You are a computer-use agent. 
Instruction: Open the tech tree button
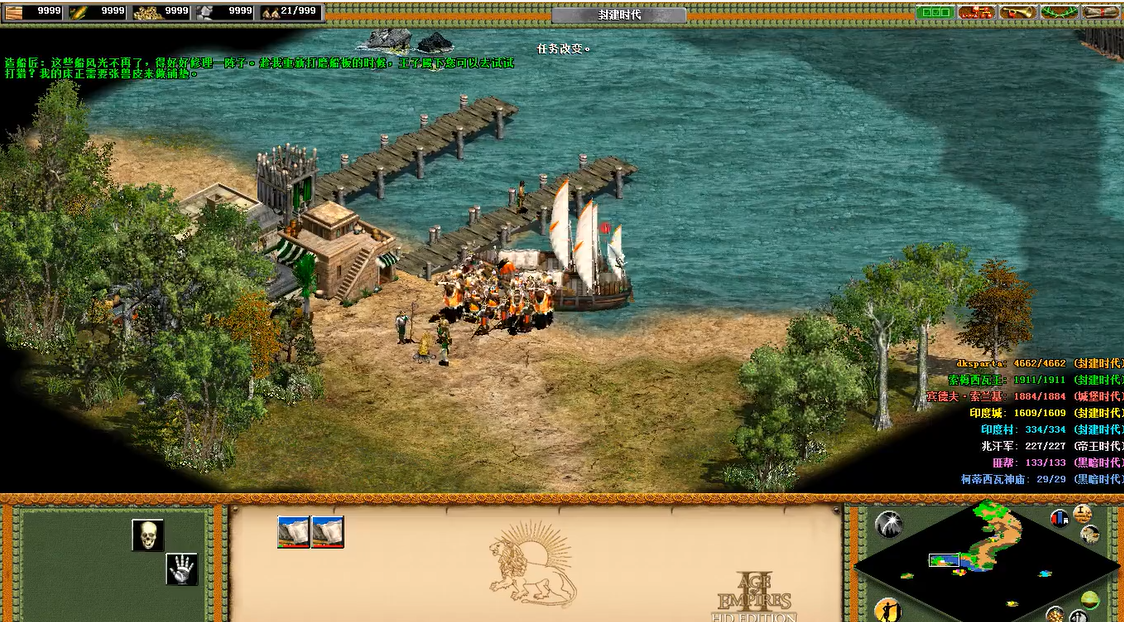[975, 12]
